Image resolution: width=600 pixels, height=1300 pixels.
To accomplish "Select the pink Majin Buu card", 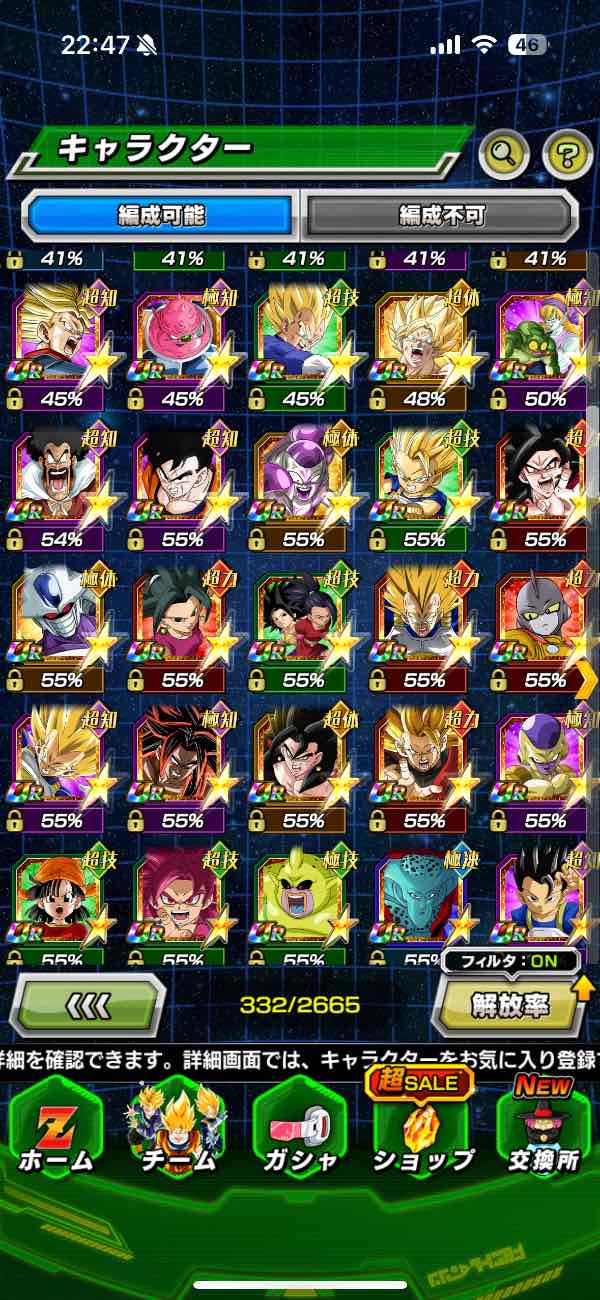I will click(x=179, y=341).
